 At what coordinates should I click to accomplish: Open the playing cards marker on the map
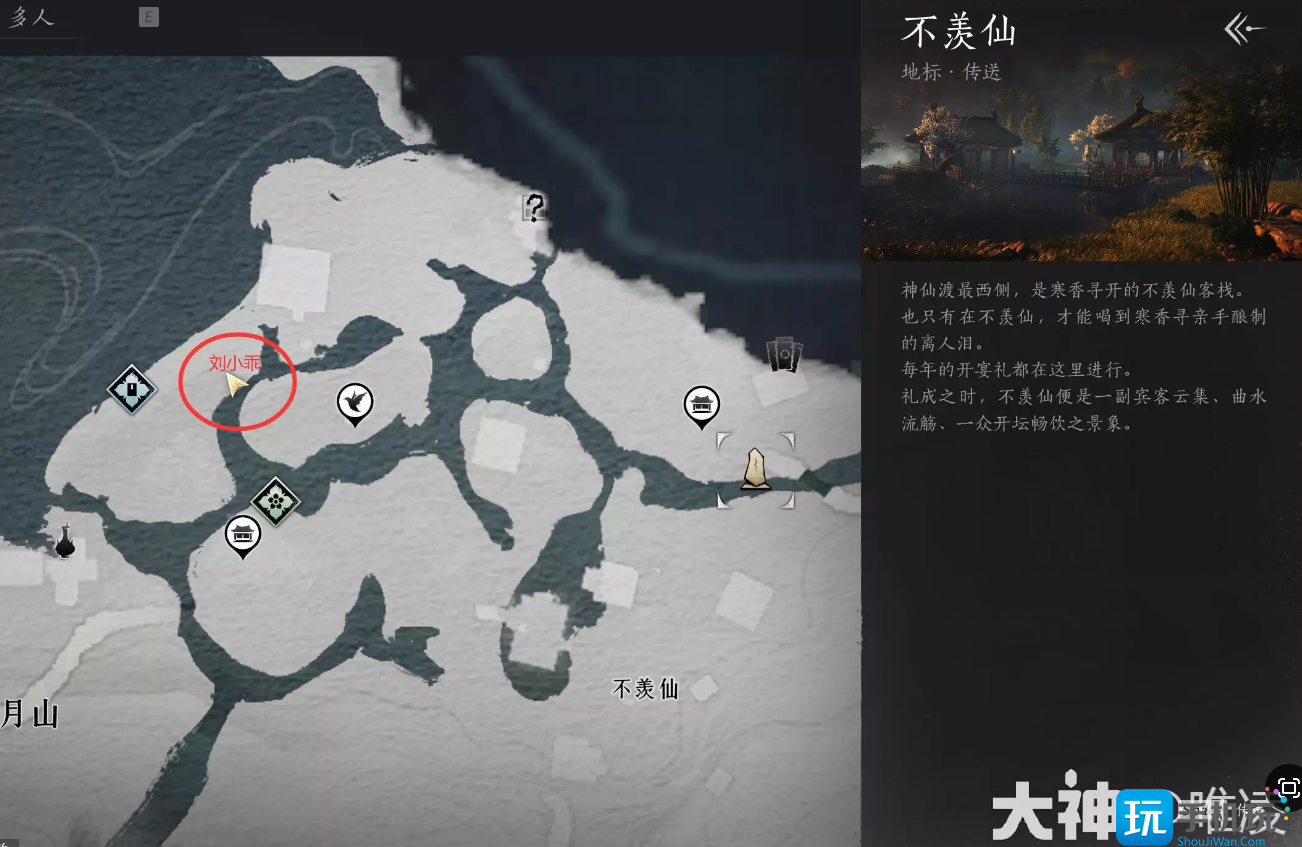[784, 352]
